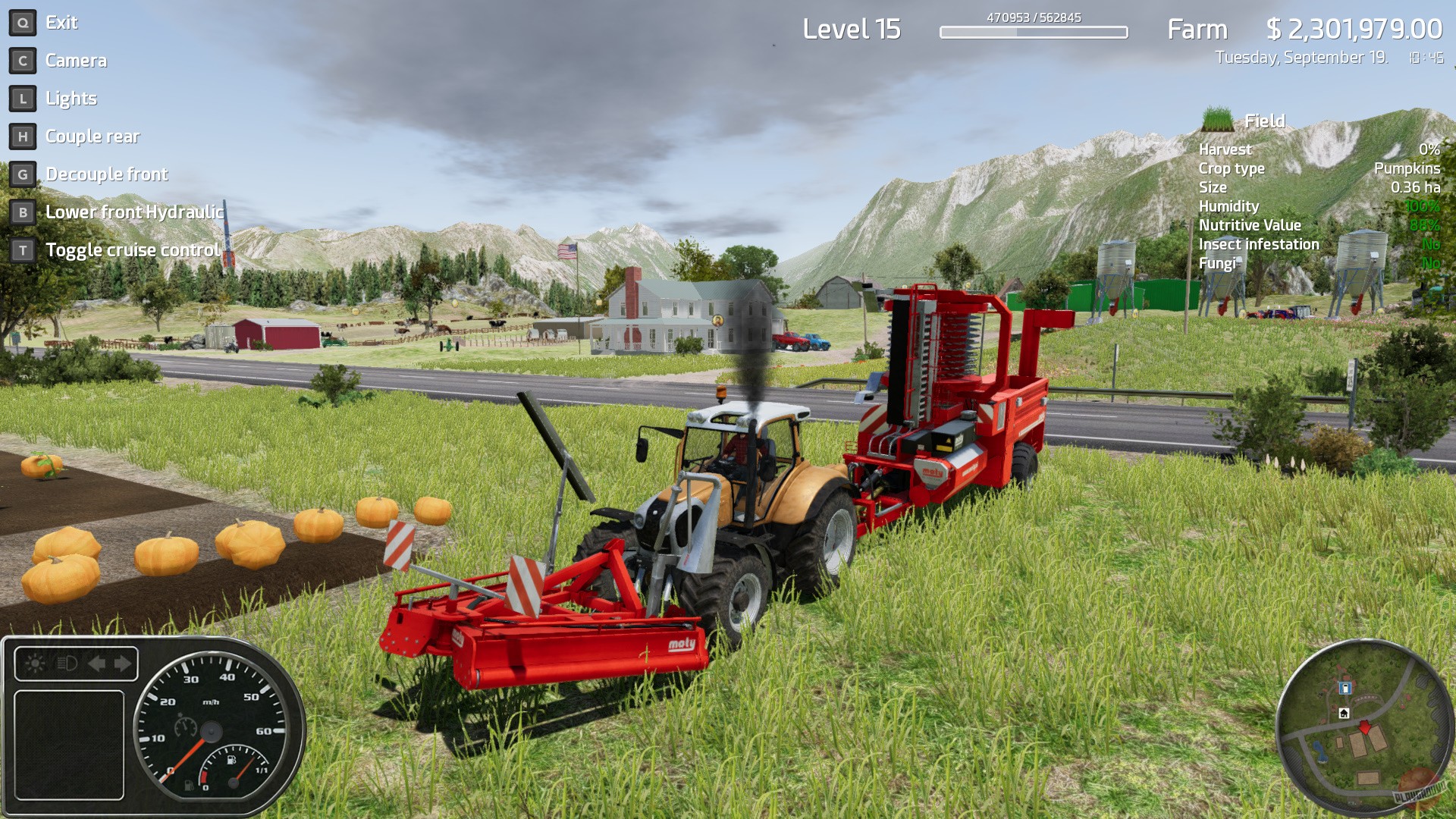Select the headlights icon on the dashboard

pos(66,664)
